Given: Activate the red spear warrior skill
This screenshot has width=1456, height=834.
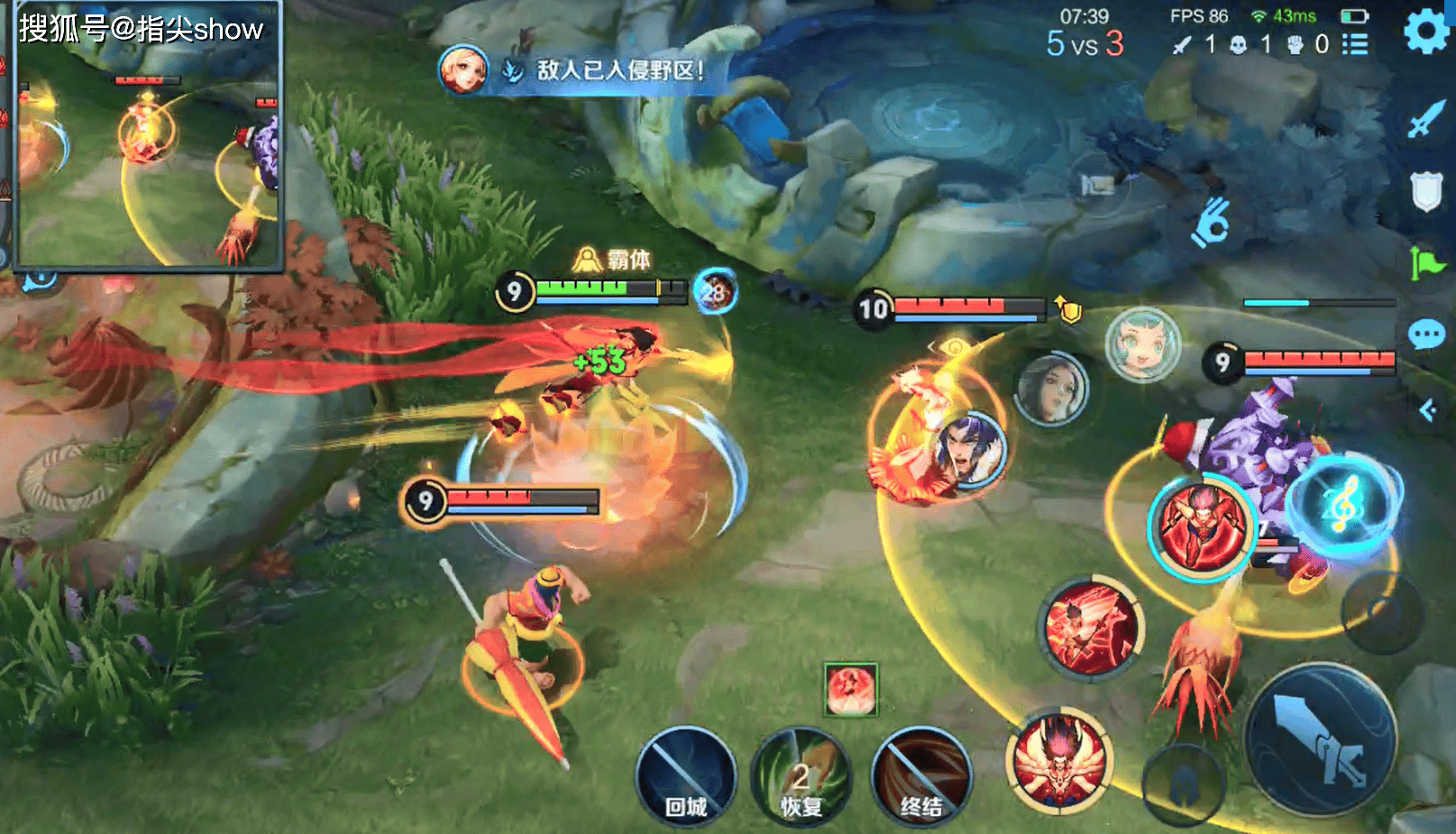Looking at the screenshot, I should point(1092,628).
